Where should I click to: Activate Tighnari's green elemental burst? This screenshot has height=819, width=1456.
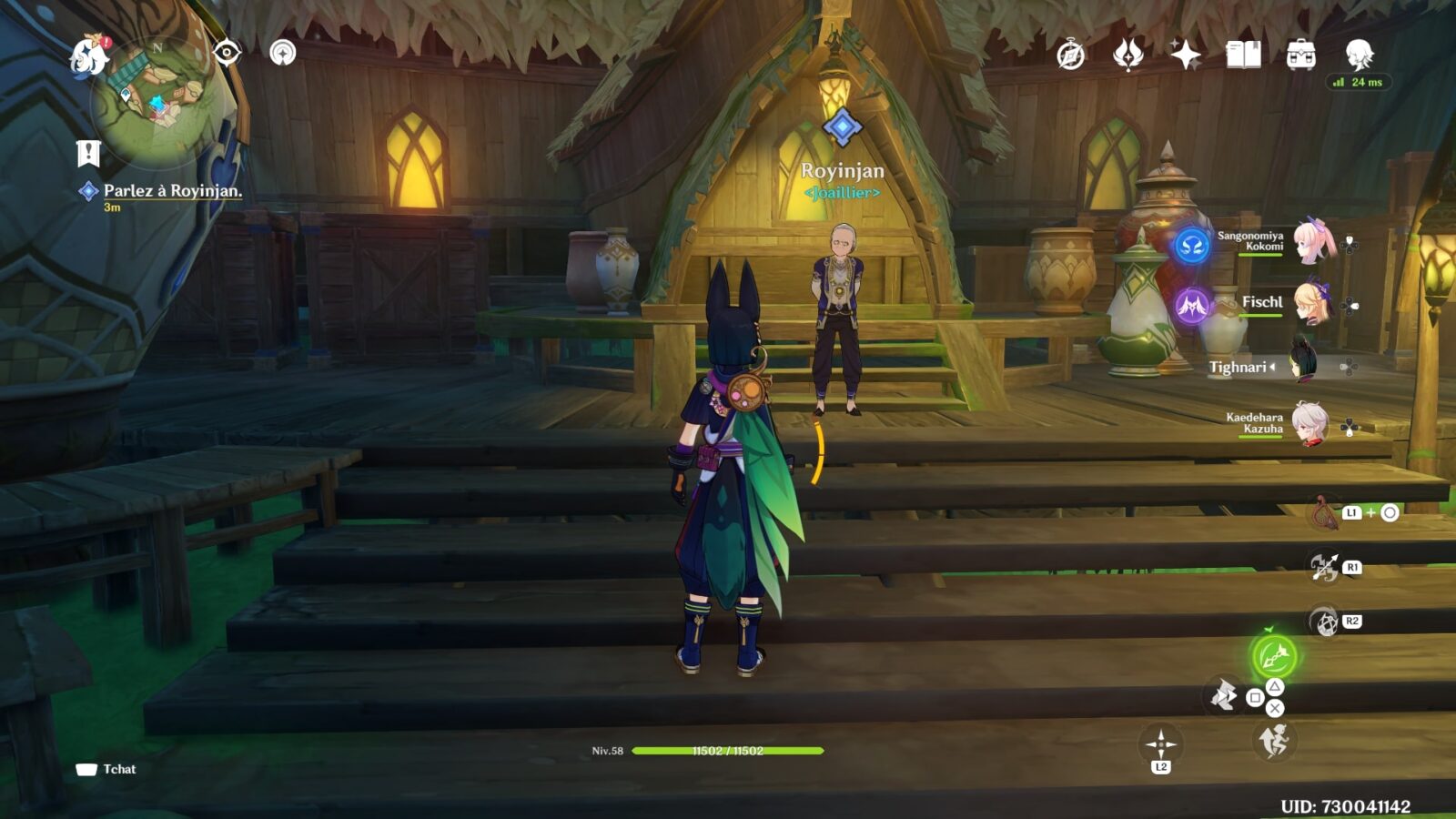[1273, 654]
